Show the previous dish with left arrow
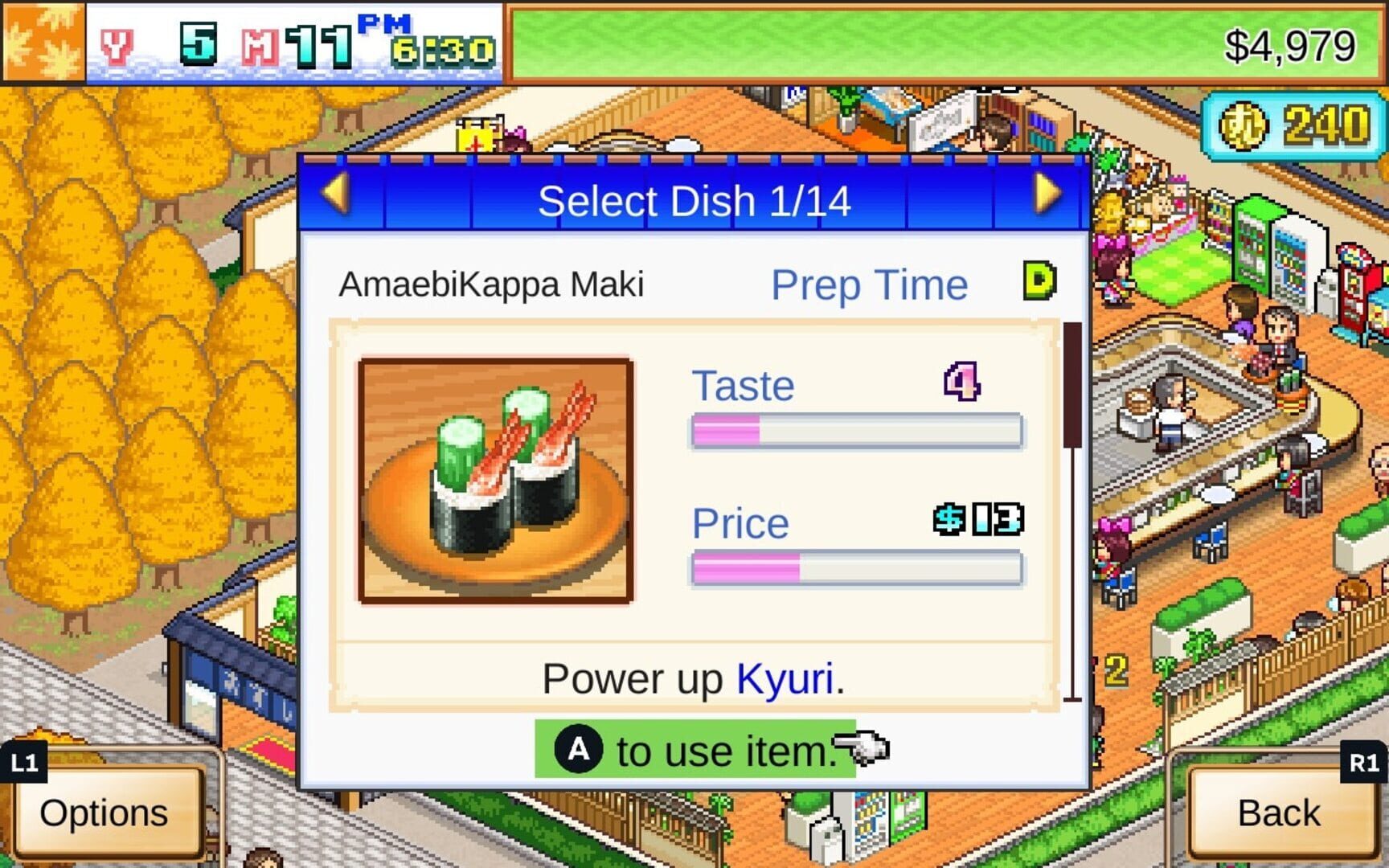The image size is (1389, 868). coord(335,194)
